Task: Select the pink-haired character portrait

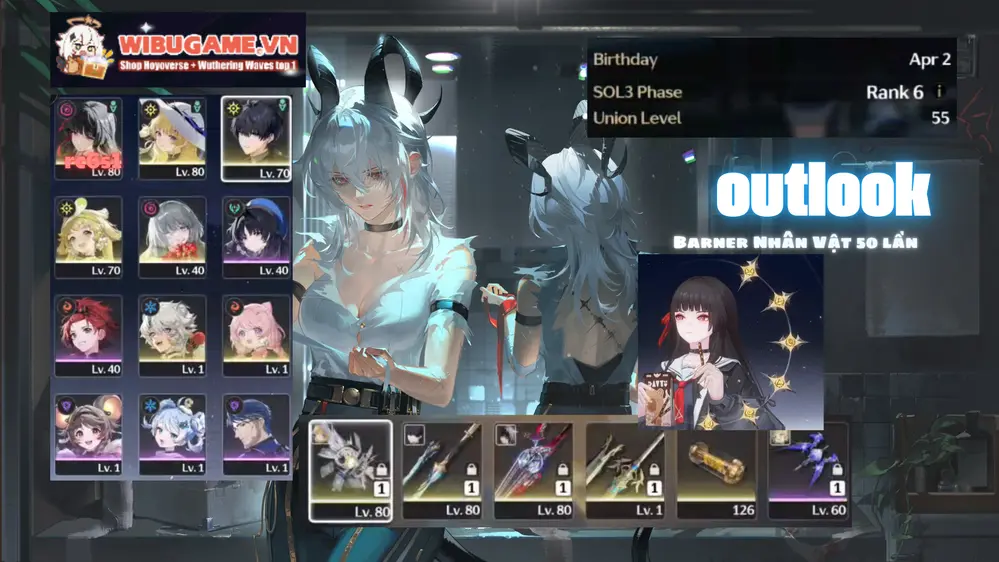Action: point(256,335)
